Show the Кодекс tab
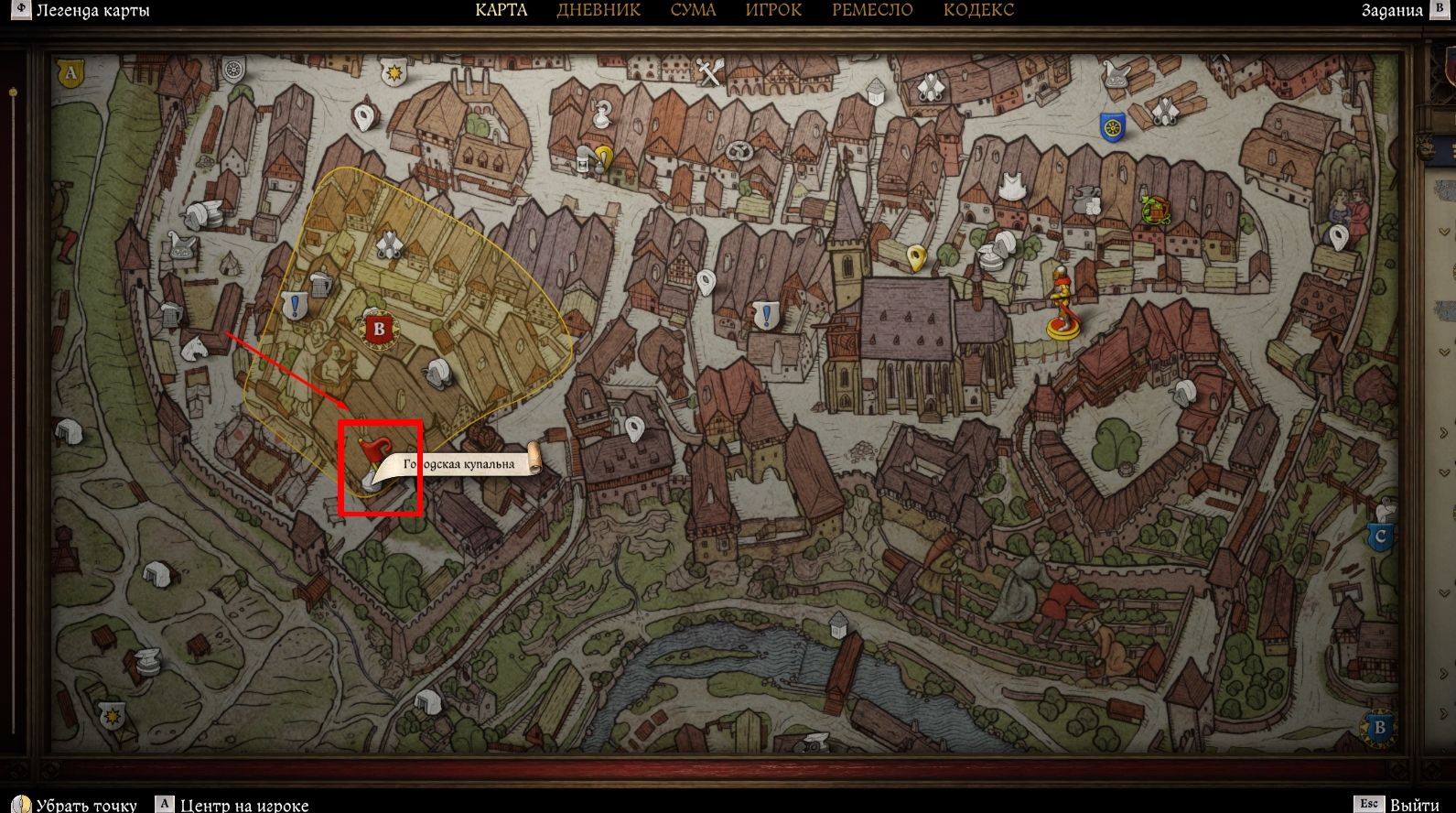 coord(978,10)
